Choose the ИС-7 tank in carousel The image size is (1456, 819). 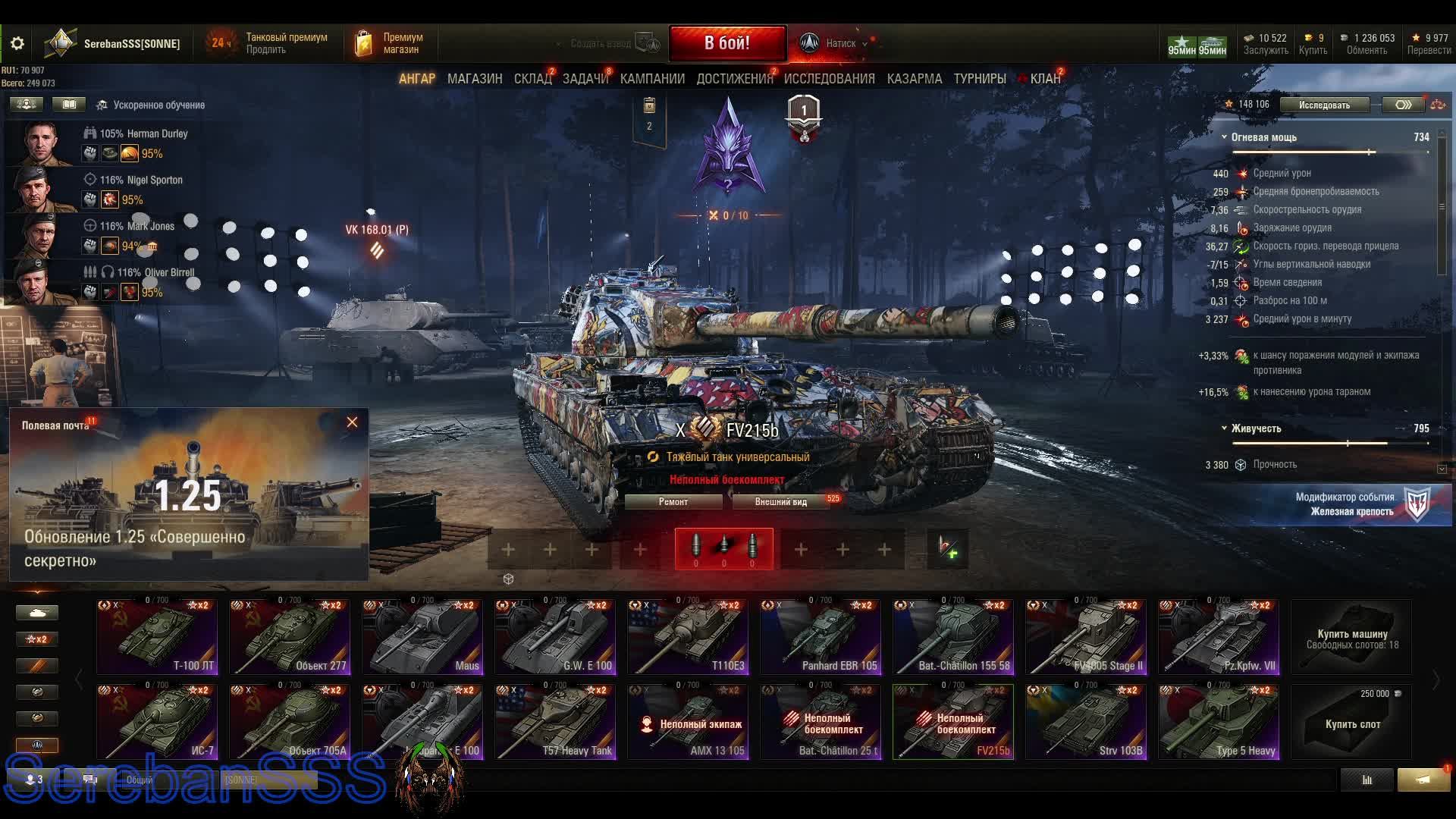pyautogui.click(x=157, y=722)
